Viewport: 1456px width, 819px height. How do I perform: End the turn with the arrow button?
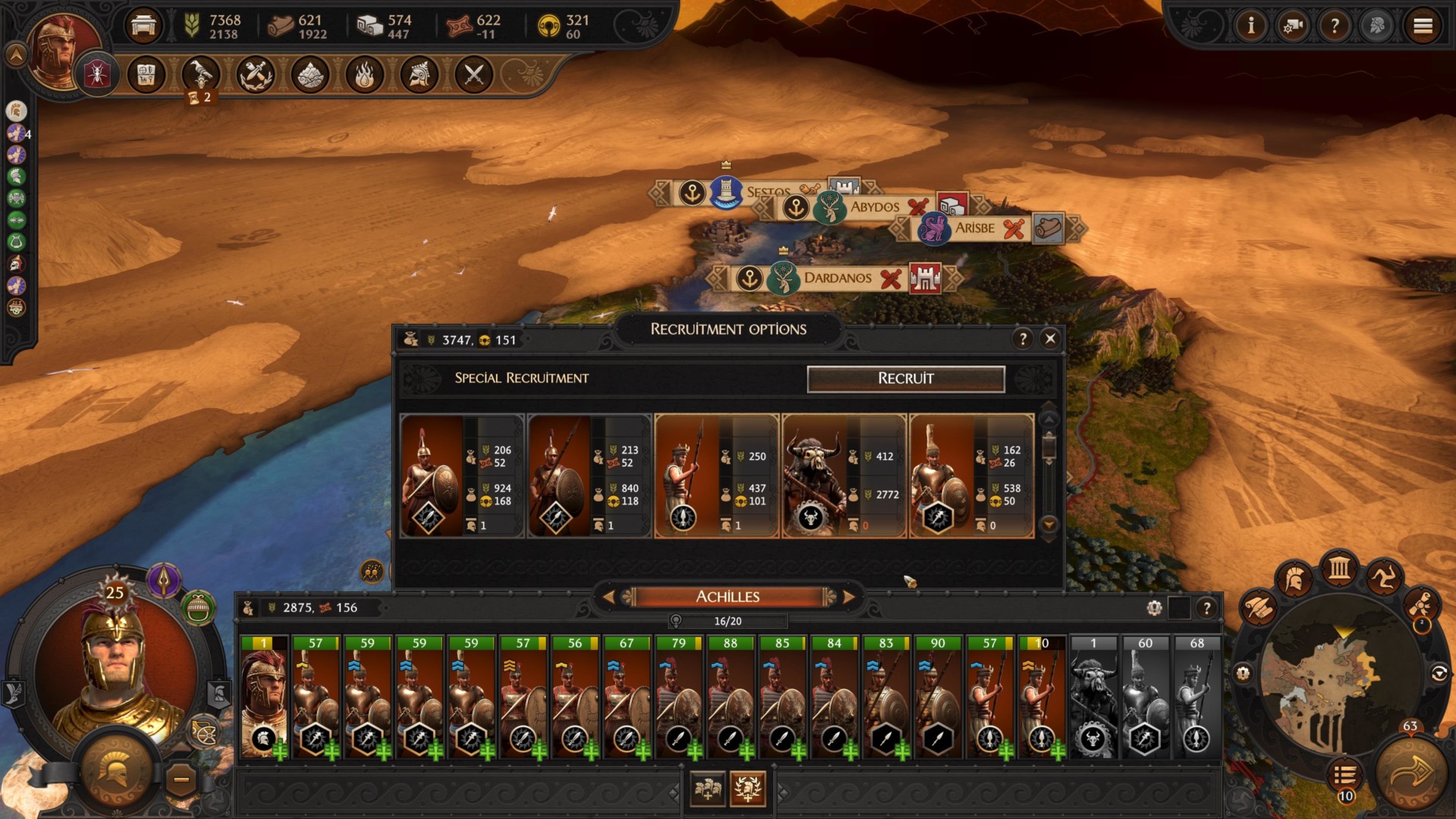click(1410, 773)
